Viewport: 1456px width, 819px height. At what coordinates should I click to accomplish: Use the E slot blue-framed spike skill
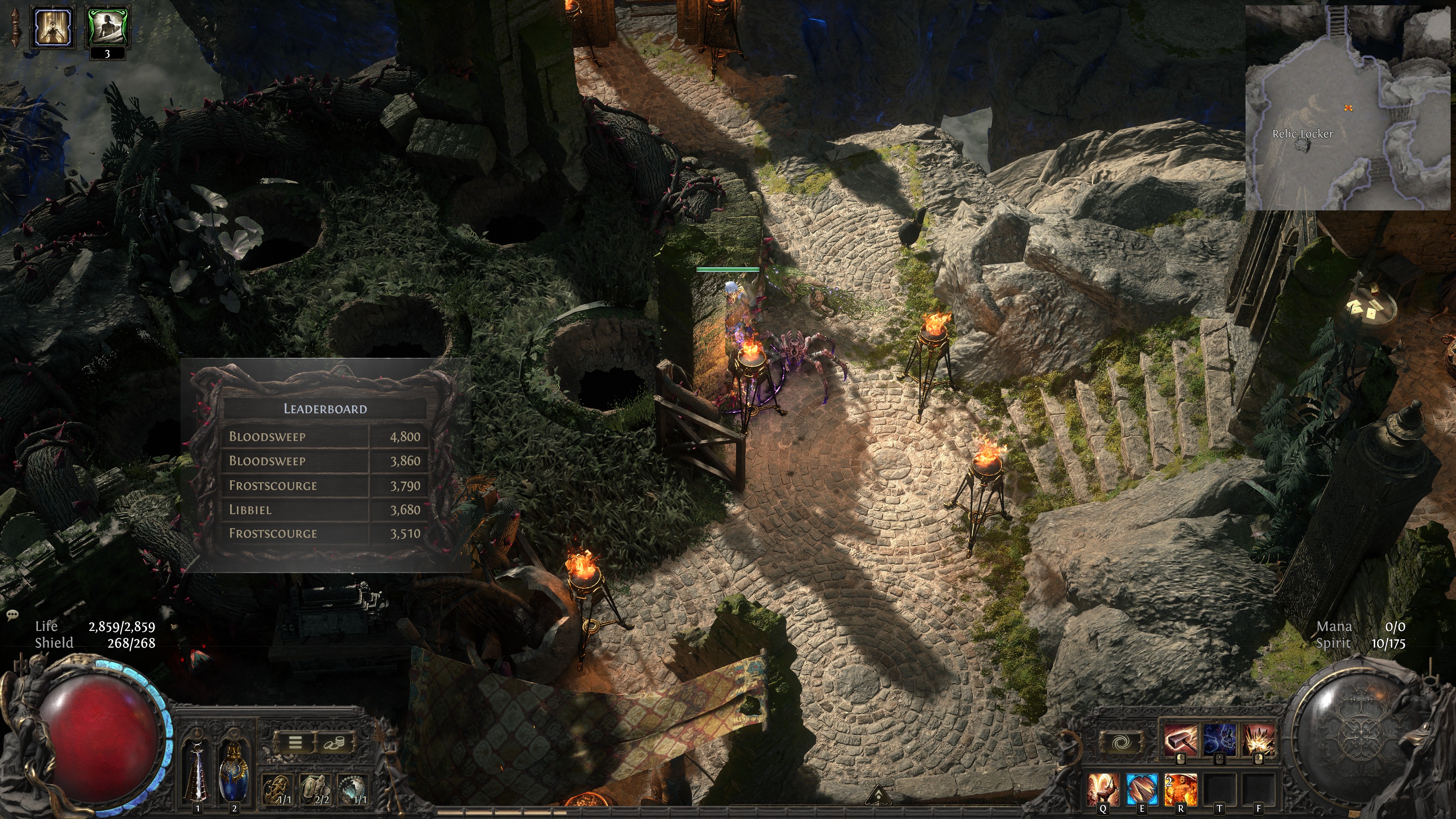point(1142,789)
